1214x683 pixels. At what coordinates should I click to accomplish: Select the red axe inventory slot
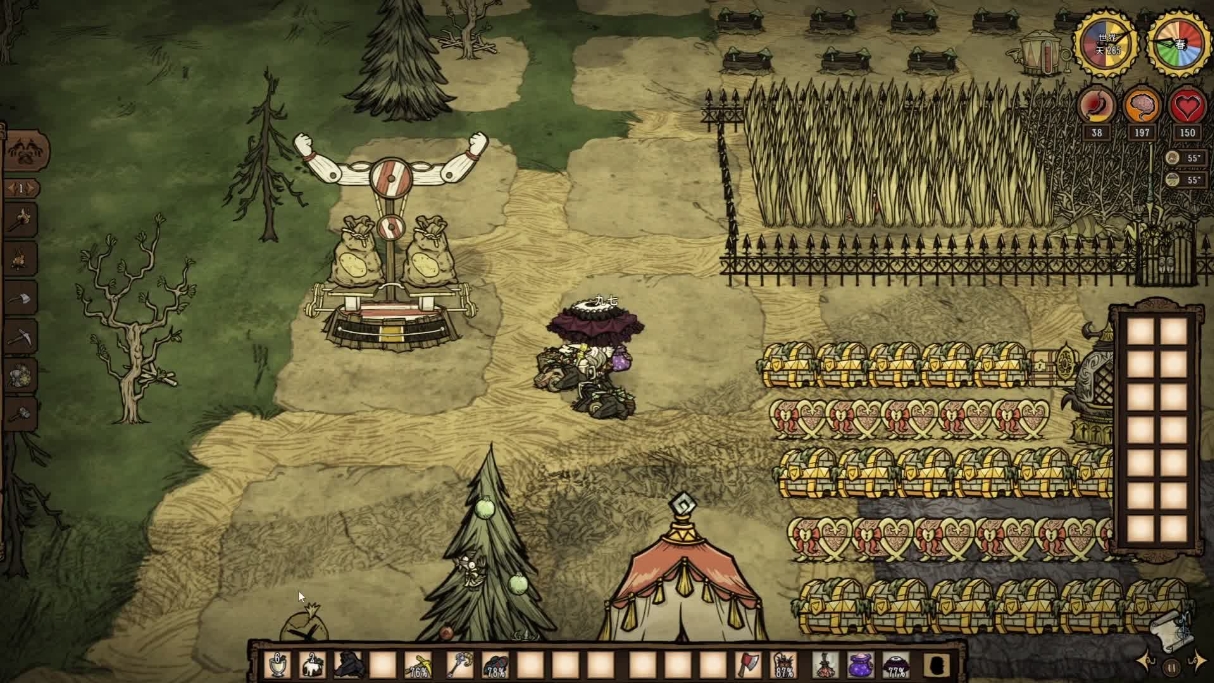749,664
